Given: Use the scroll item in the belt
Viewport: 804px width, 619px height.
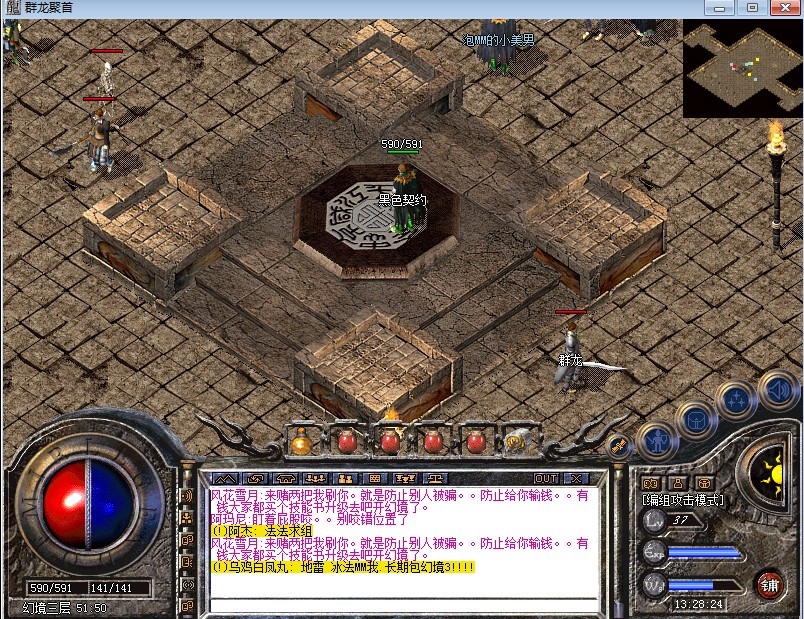Looking at the screenshot, I should pos(518,440).
